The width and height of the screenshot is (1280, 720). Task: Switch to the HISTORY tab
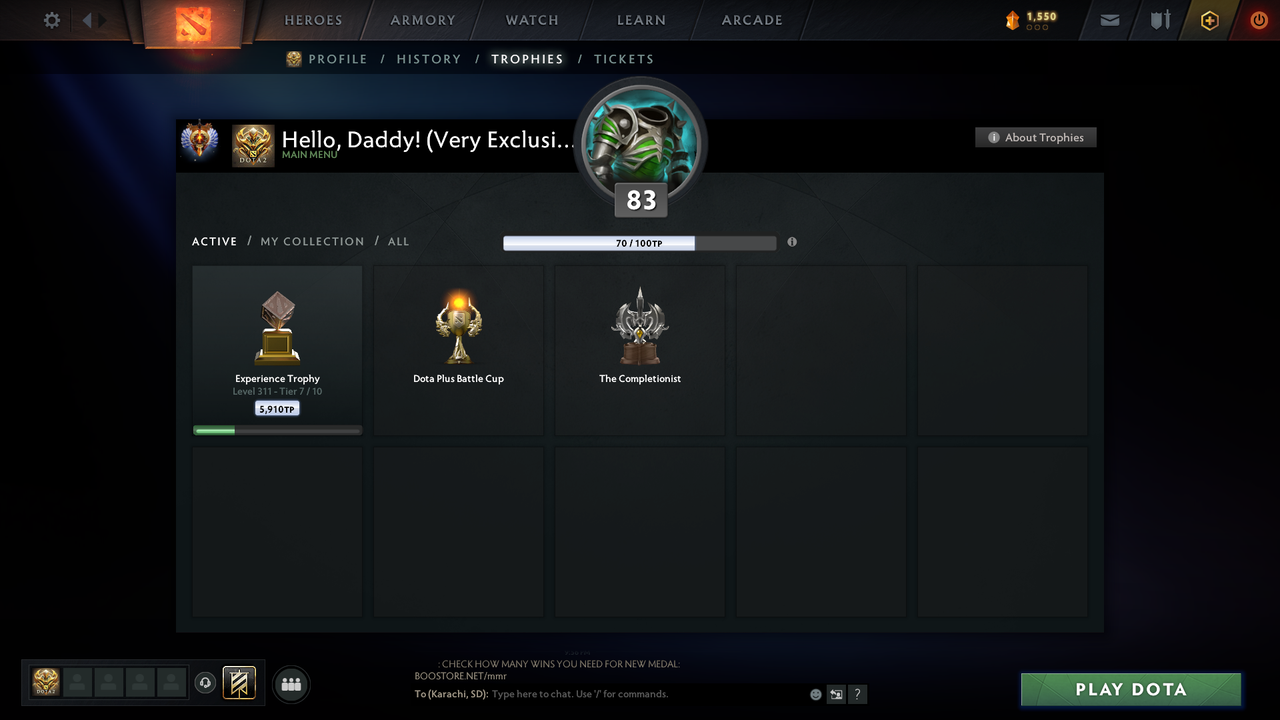(x=428, y=59)
